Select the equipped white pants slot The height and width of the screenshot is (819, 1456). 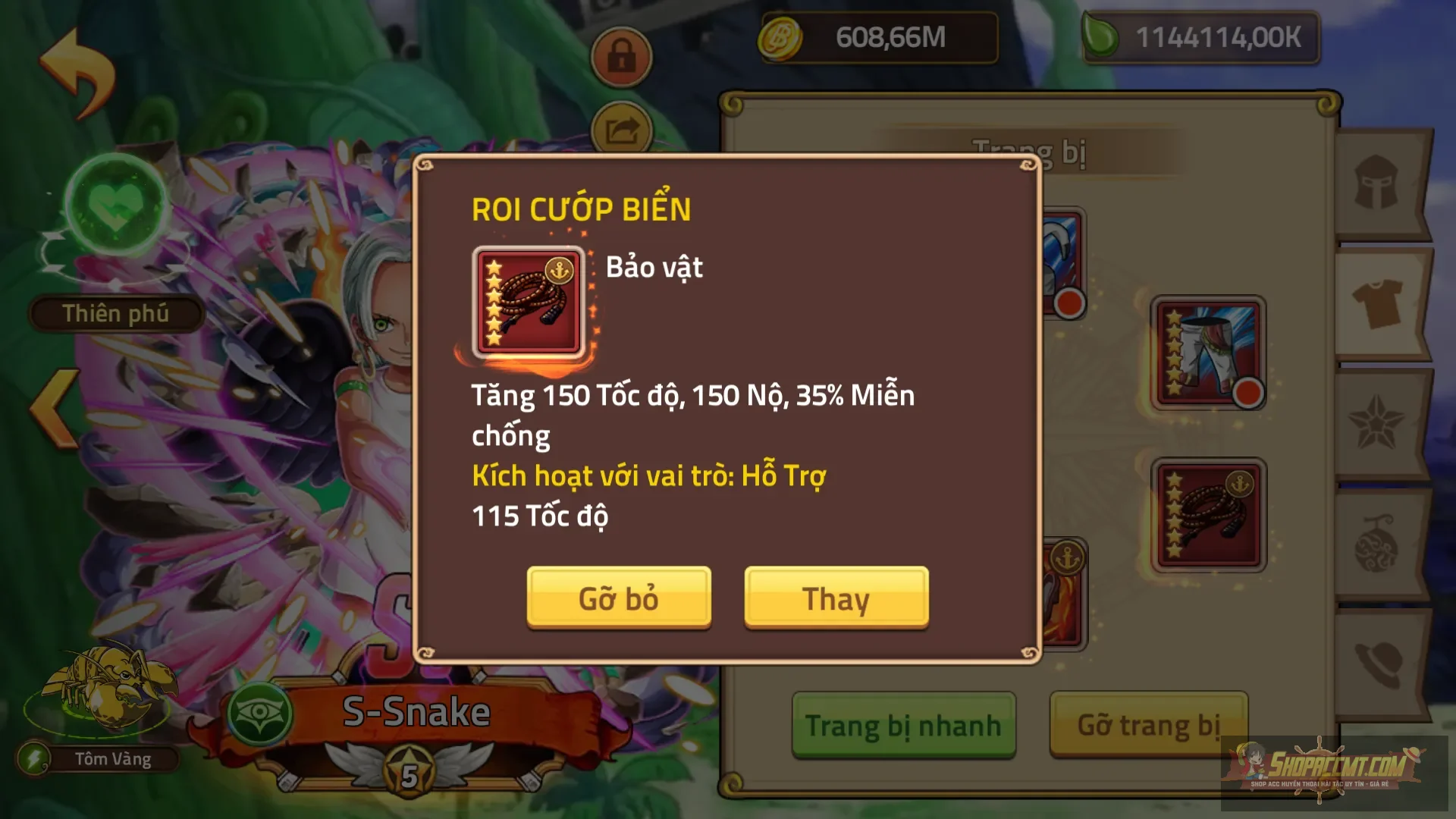point(1208,353)
